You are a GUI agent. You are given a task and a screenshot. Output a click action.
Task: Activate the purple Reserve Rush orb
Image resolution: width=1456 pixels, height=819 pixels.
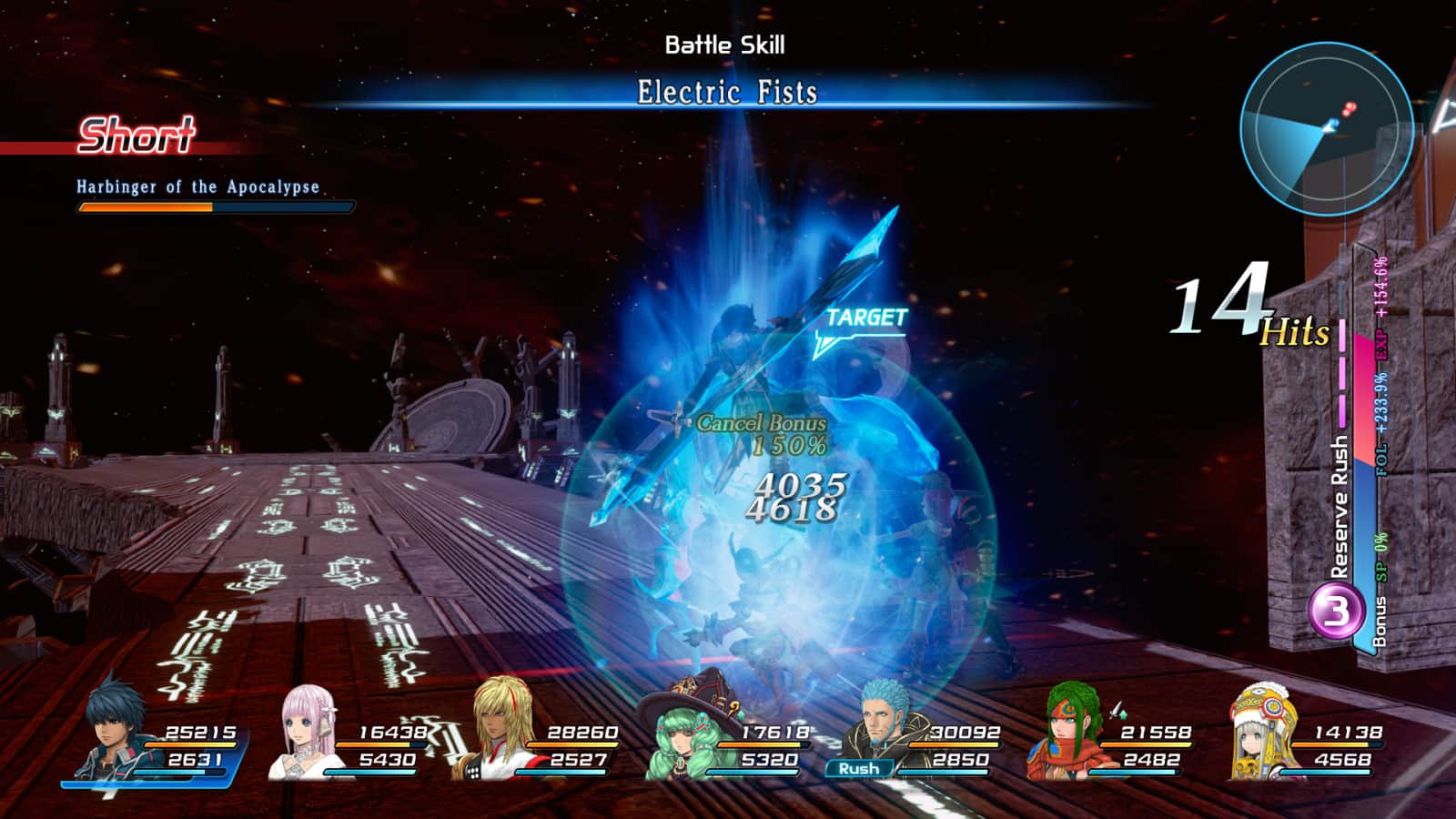coord(1336,611)
